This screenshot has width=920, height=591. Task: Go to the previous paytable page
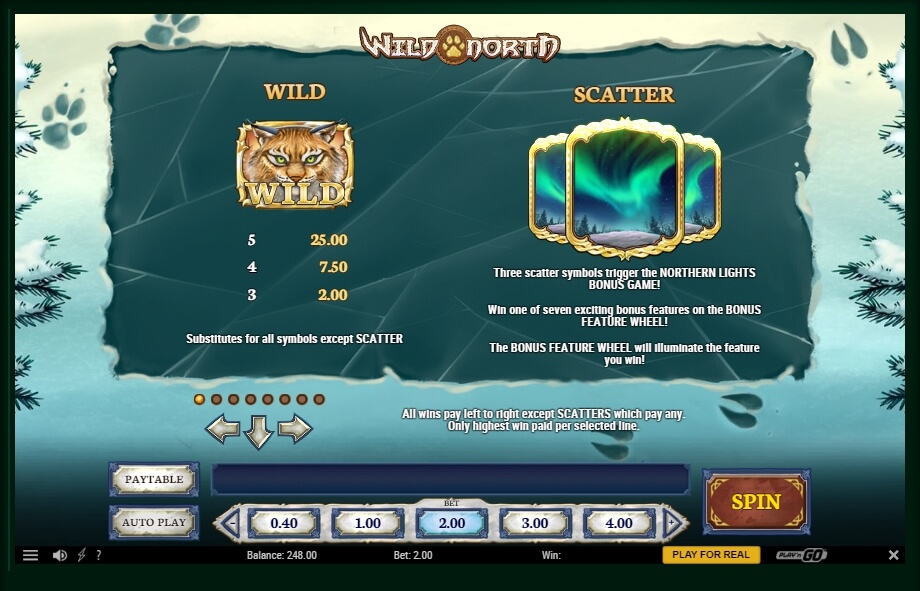(x=222, y=429)
